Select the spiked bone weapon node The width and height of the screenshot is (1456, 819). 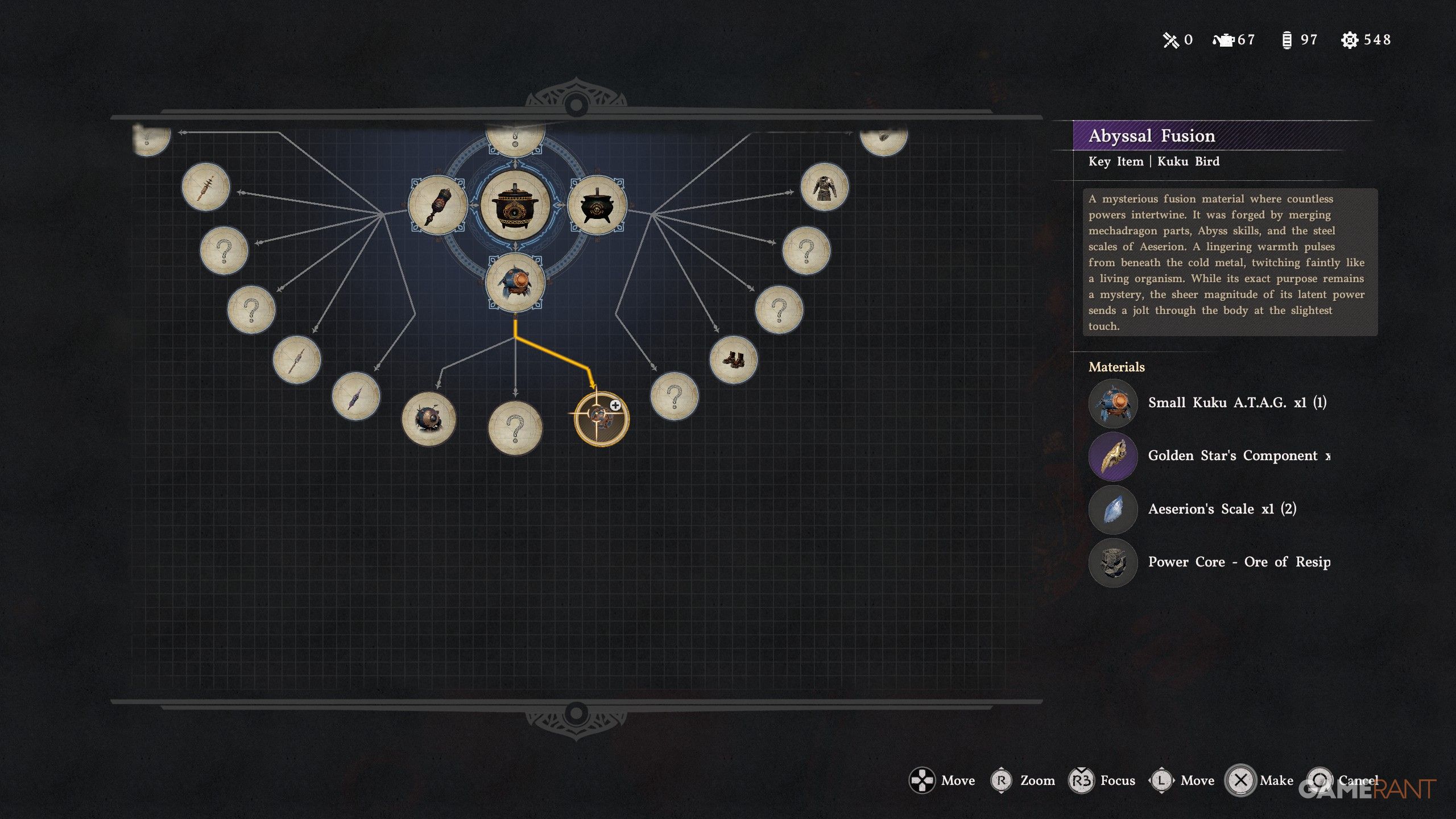point(206,187)
